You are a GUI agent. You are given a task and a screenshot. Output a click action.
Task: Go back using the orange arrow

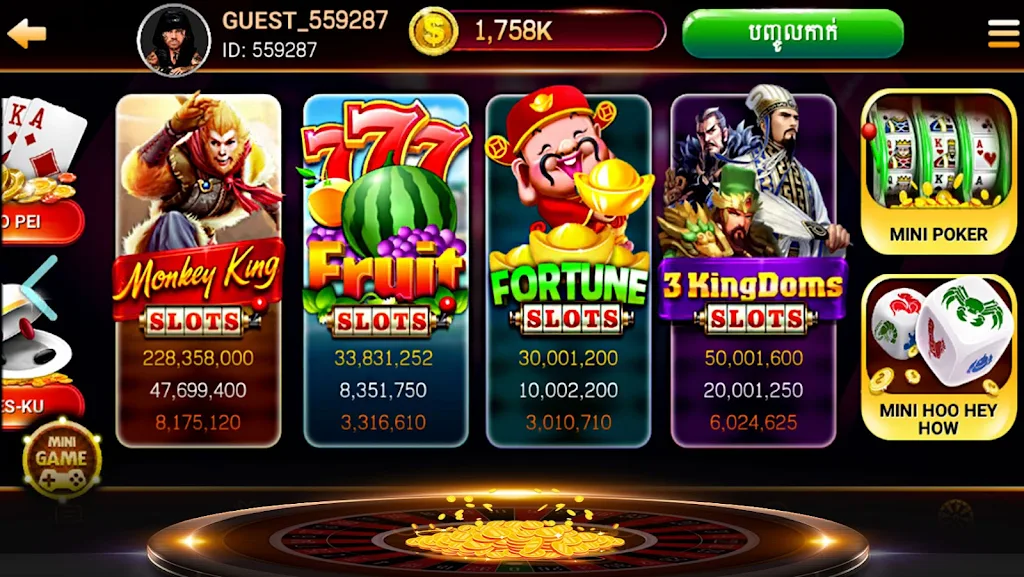27,34
